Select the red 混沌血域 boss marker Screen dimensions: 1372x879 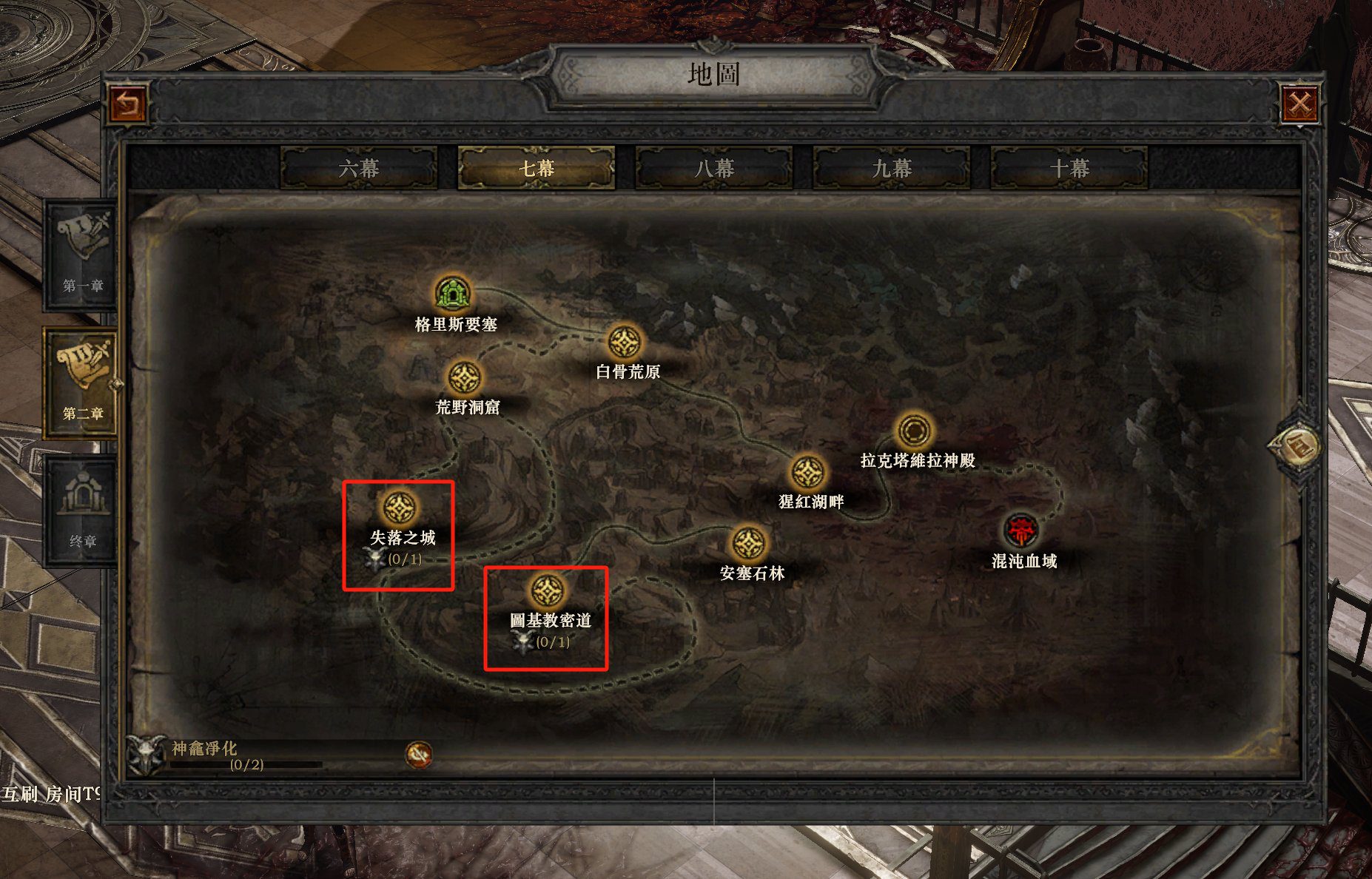(x=1022, y=531)
